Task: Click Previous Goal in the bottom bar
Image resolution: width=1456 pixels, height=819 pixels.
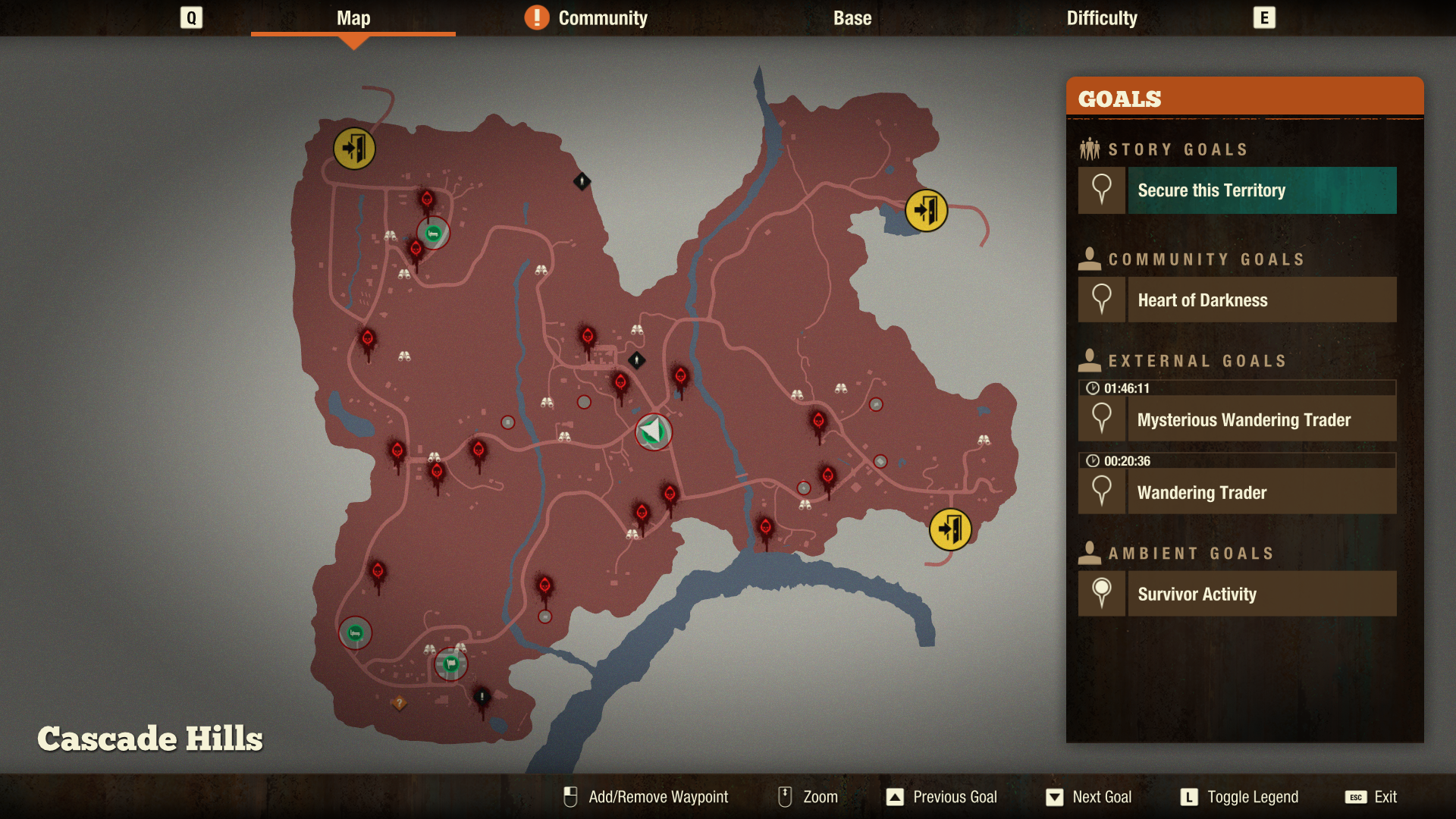Action: 941,797
